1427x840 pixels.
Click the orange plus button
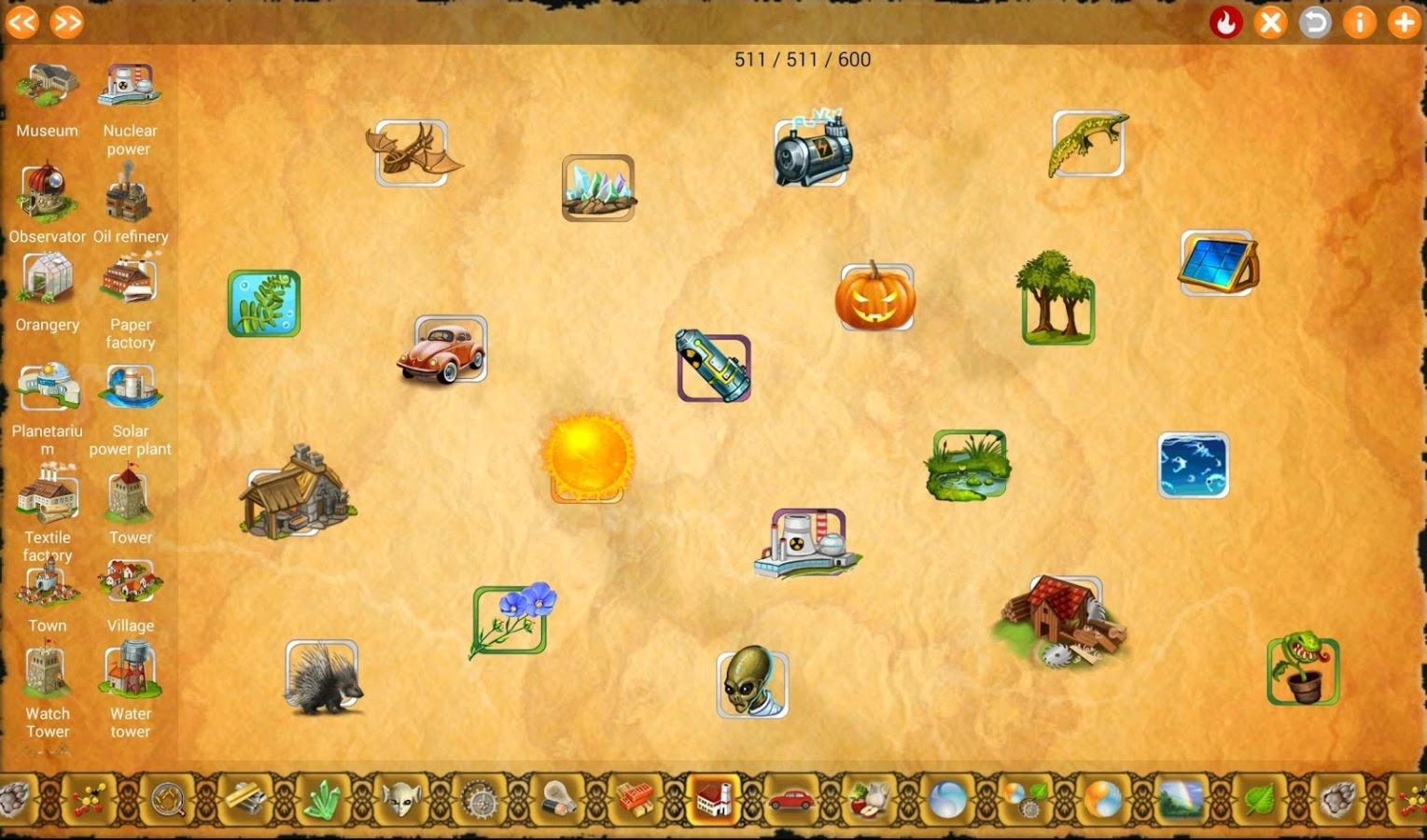1404,22
